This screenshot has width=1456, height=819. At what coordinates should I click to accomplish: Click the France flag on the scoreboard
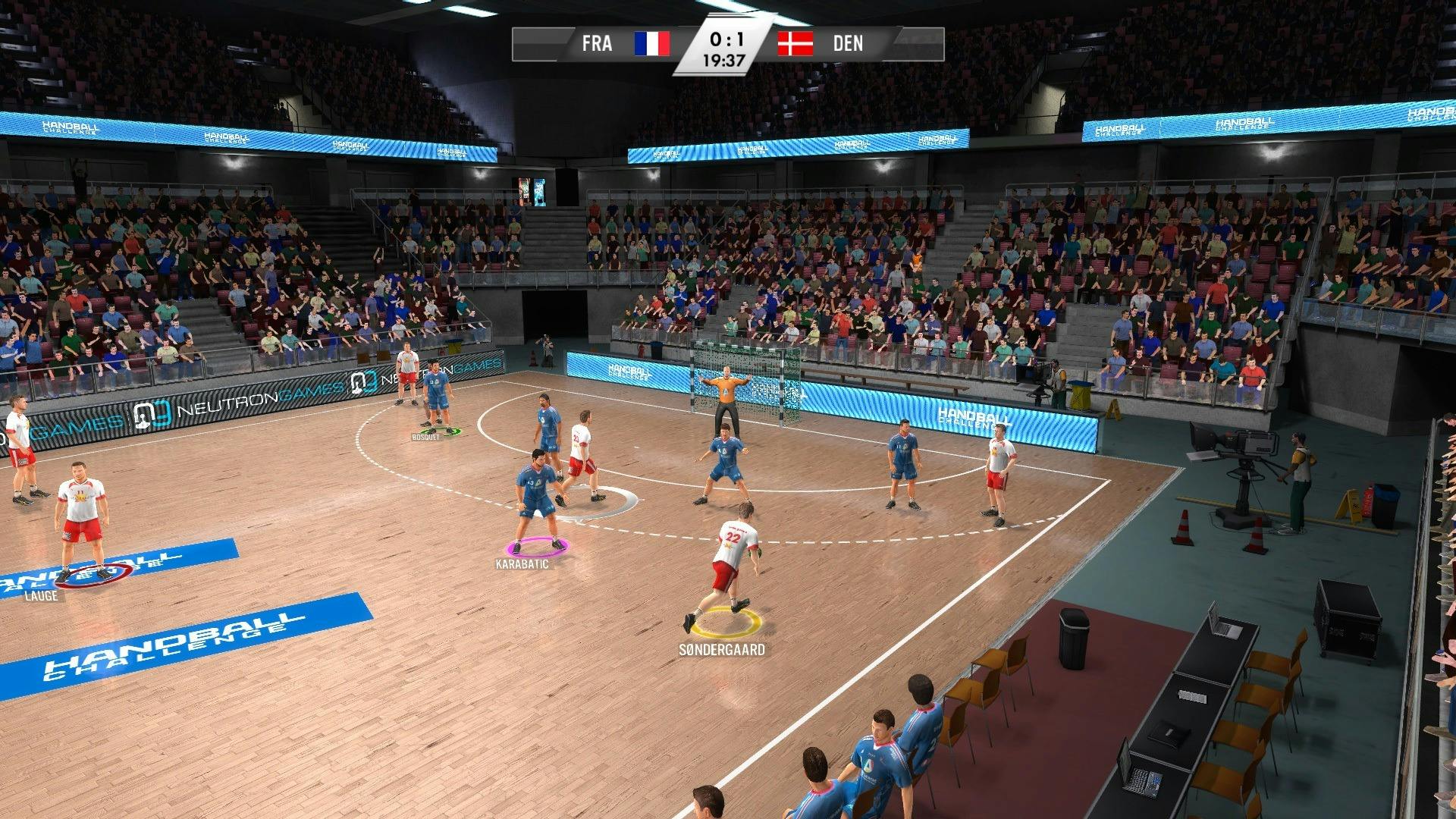click(652, 45)
